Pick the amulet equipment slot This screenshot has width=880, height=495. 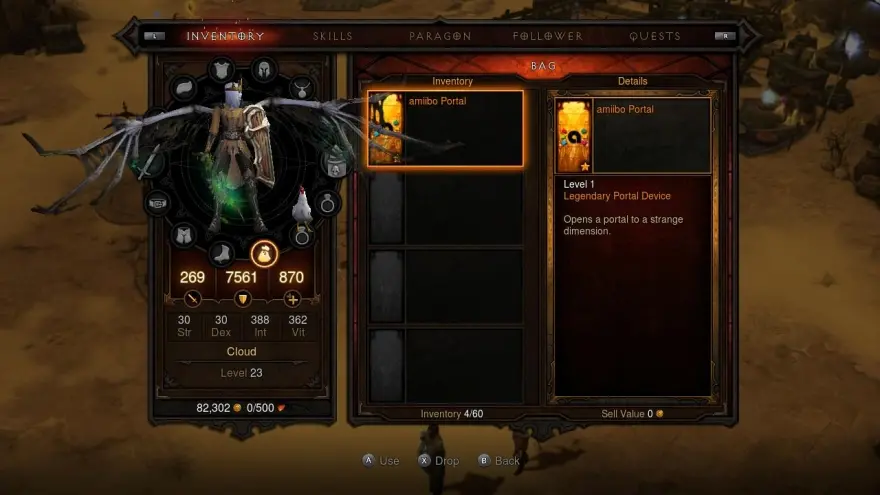point(303,89)
